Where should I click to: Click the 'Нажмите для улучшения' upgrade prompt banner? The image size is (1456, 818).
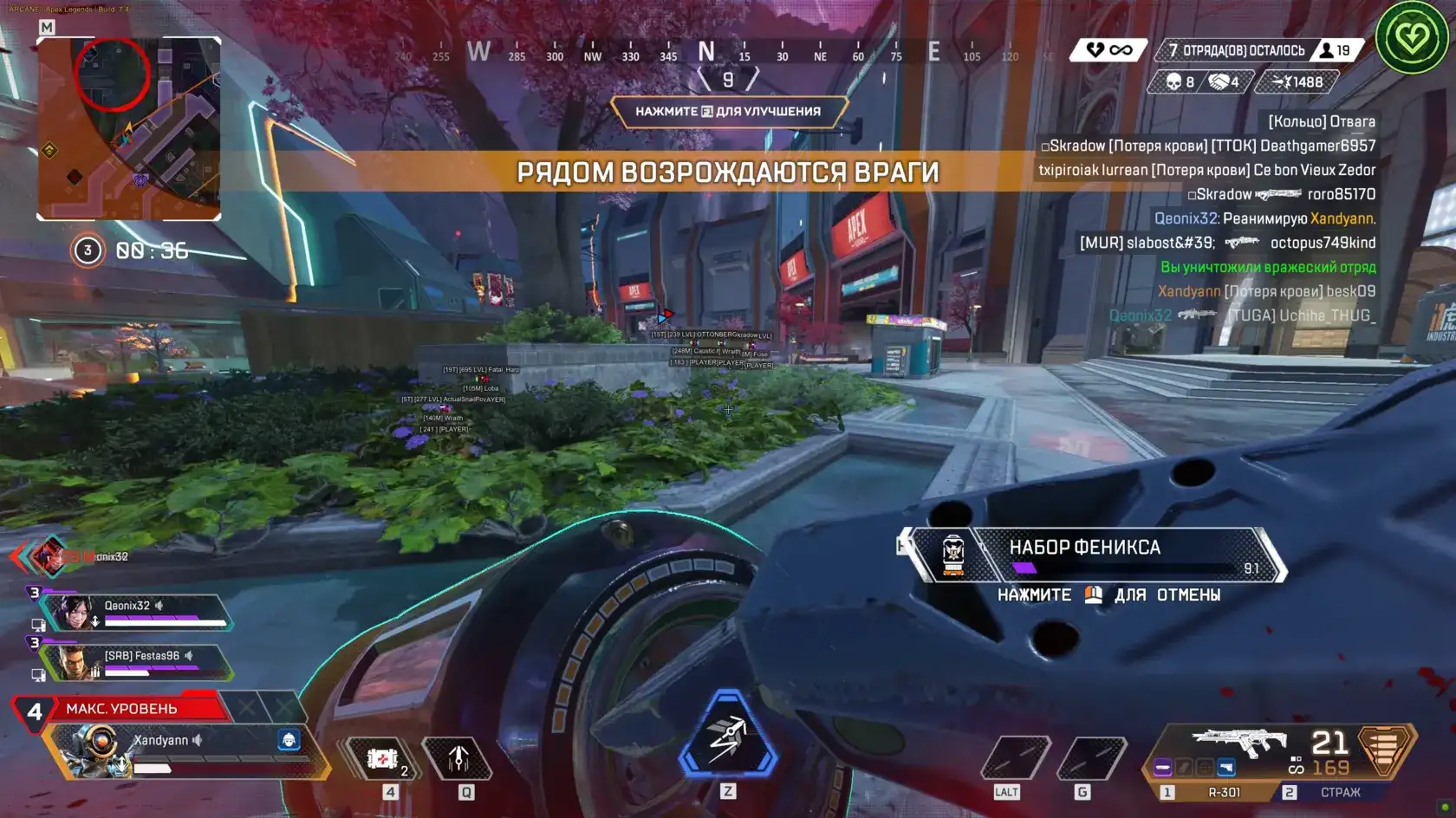click(727, 111)
